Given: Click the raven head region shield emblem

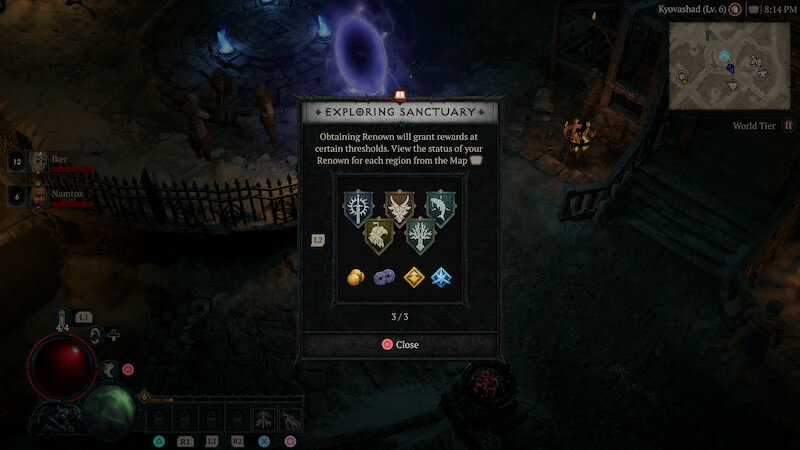Looking at the screenshot, I should 378,237.
